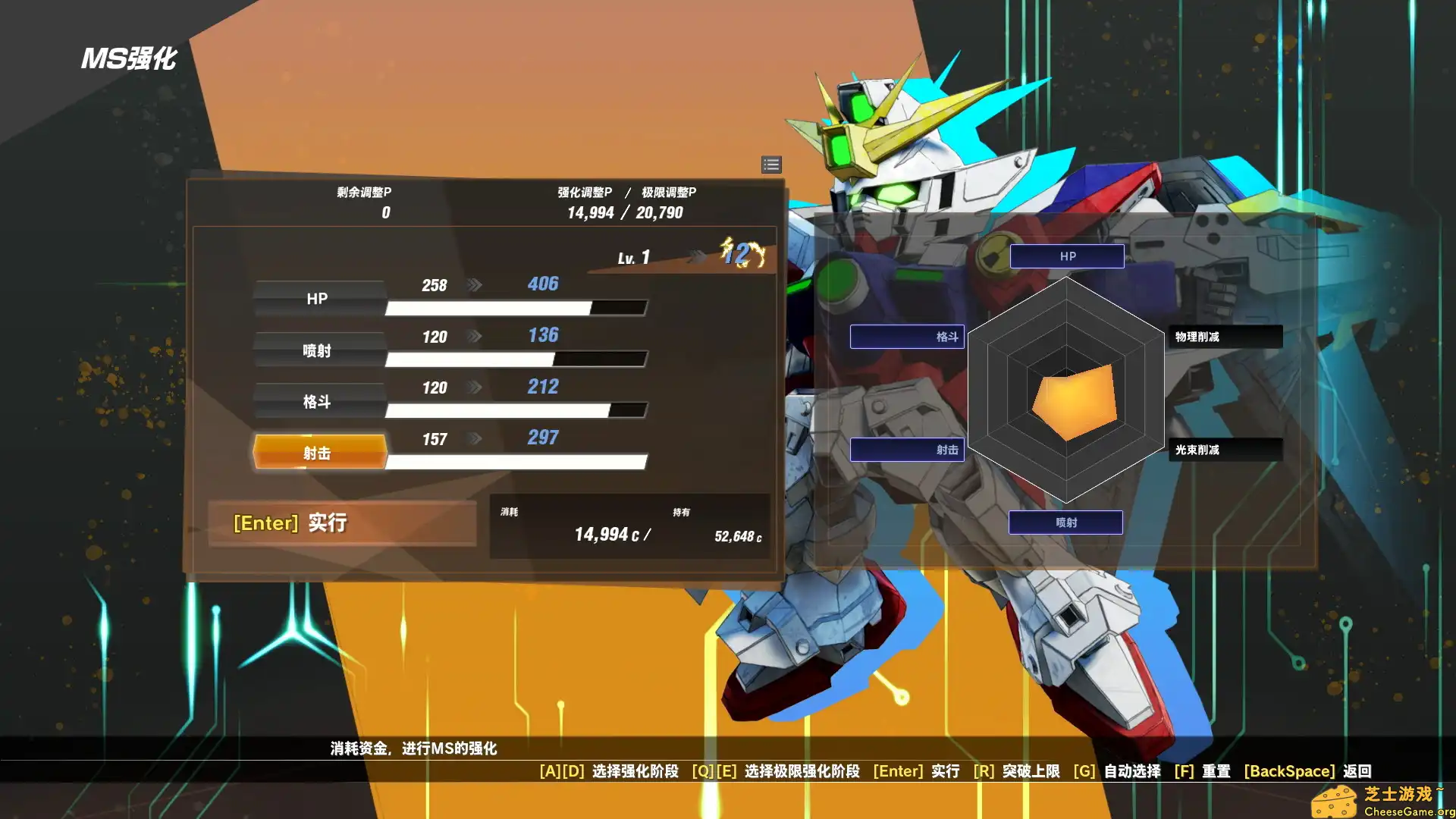Select the HP stat row
Image resolution: width=1456 pixels, height=819 pixels.
pyautogui.click(x=318, y=298)
